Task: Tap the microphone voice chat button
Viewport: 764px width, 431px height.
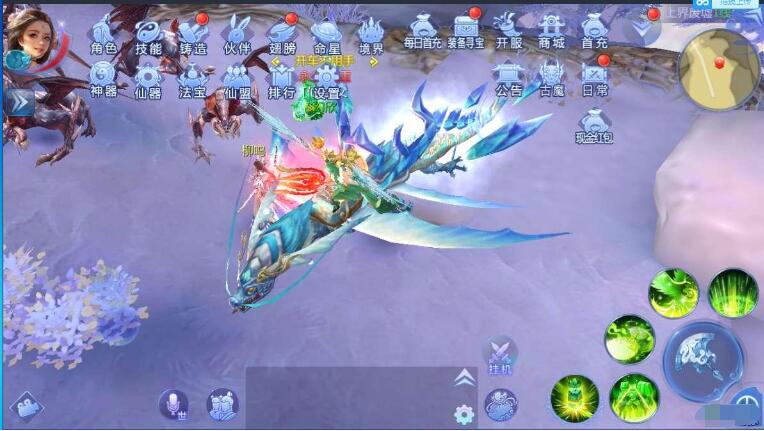Action: pos(173,405)
